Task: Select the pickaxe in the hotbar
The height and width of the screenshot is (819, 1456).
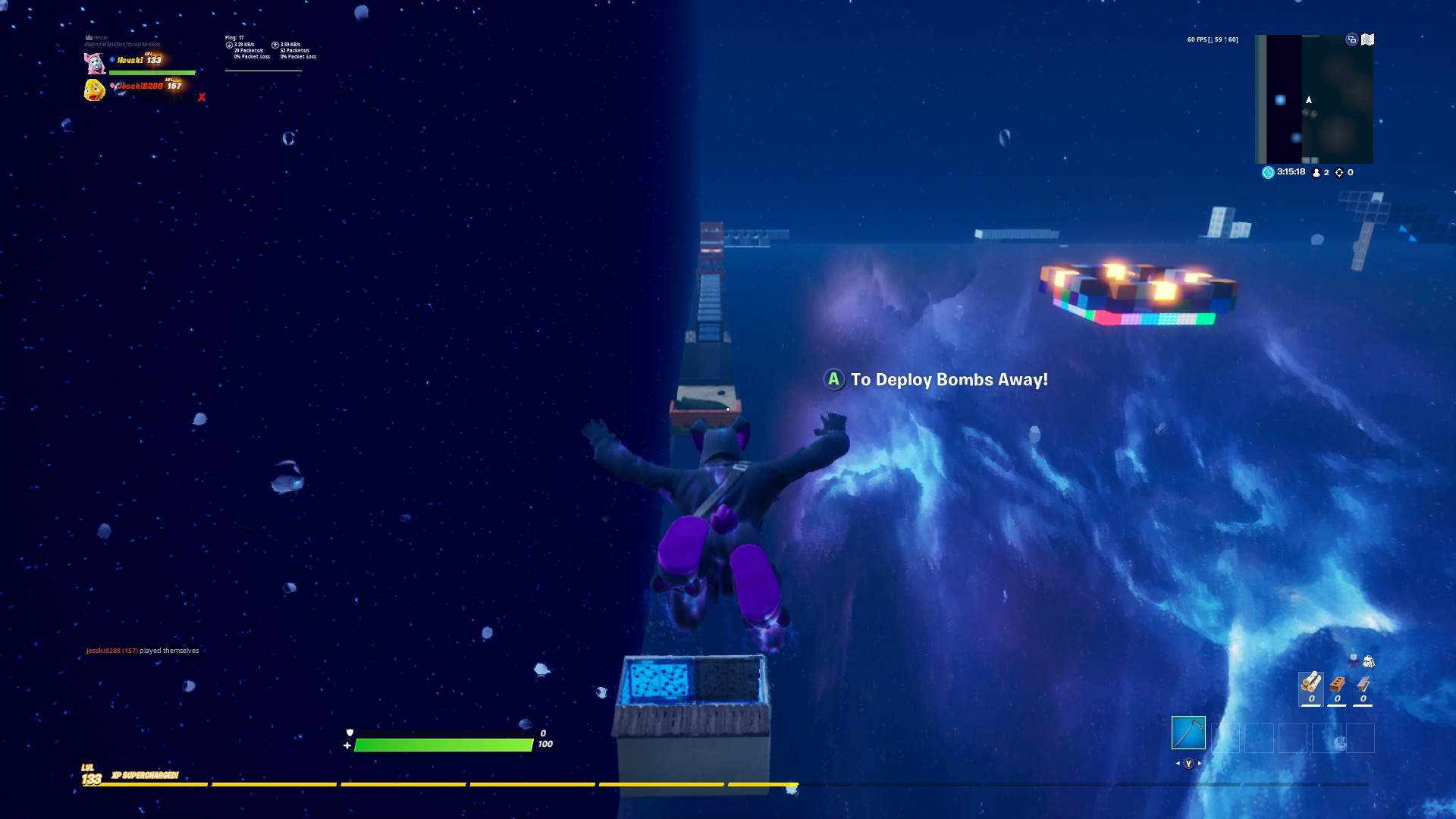Action: (x=1189, y=733)
